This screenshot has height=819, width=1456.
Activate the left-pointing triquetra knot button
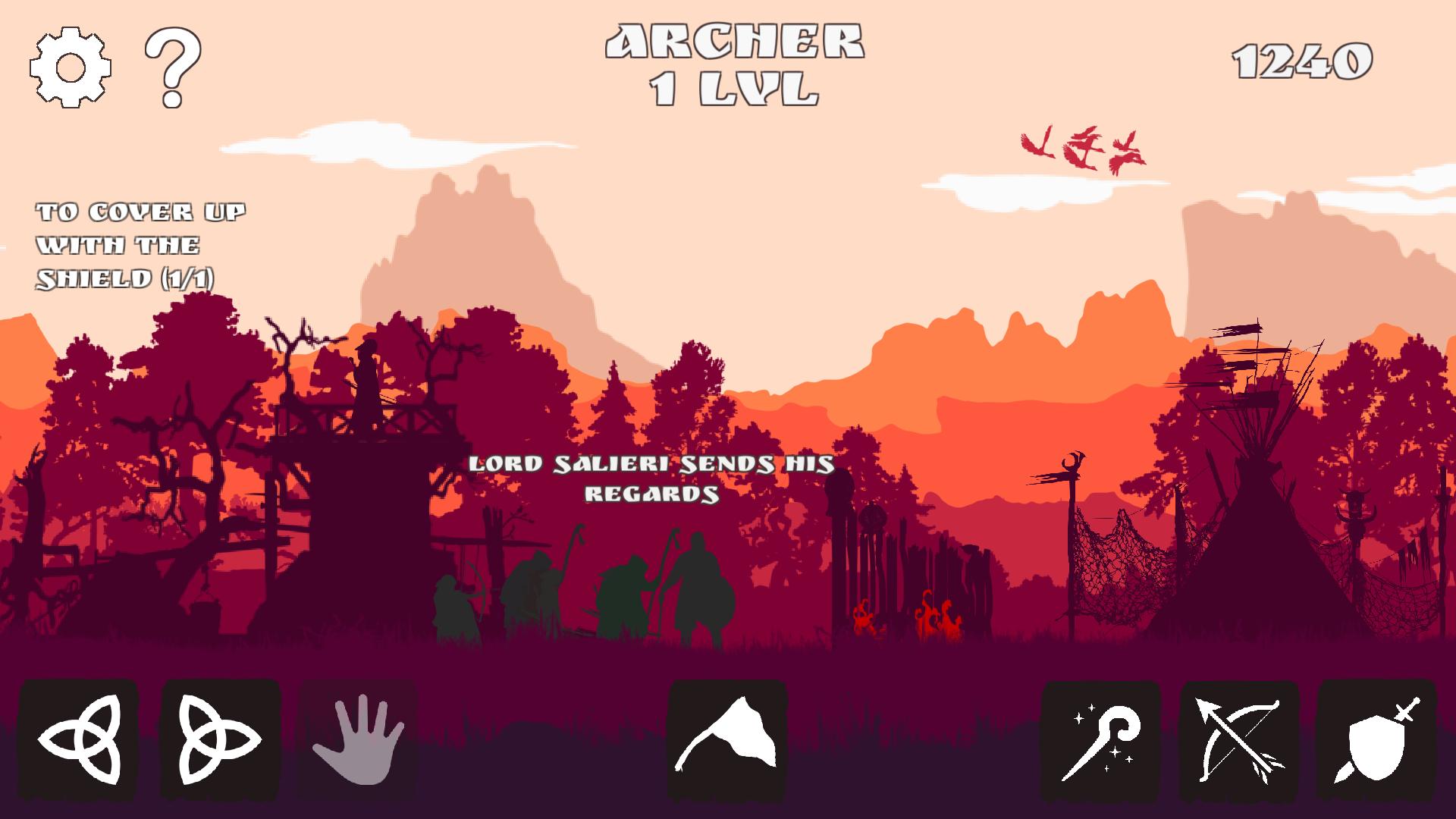point(79,739)
